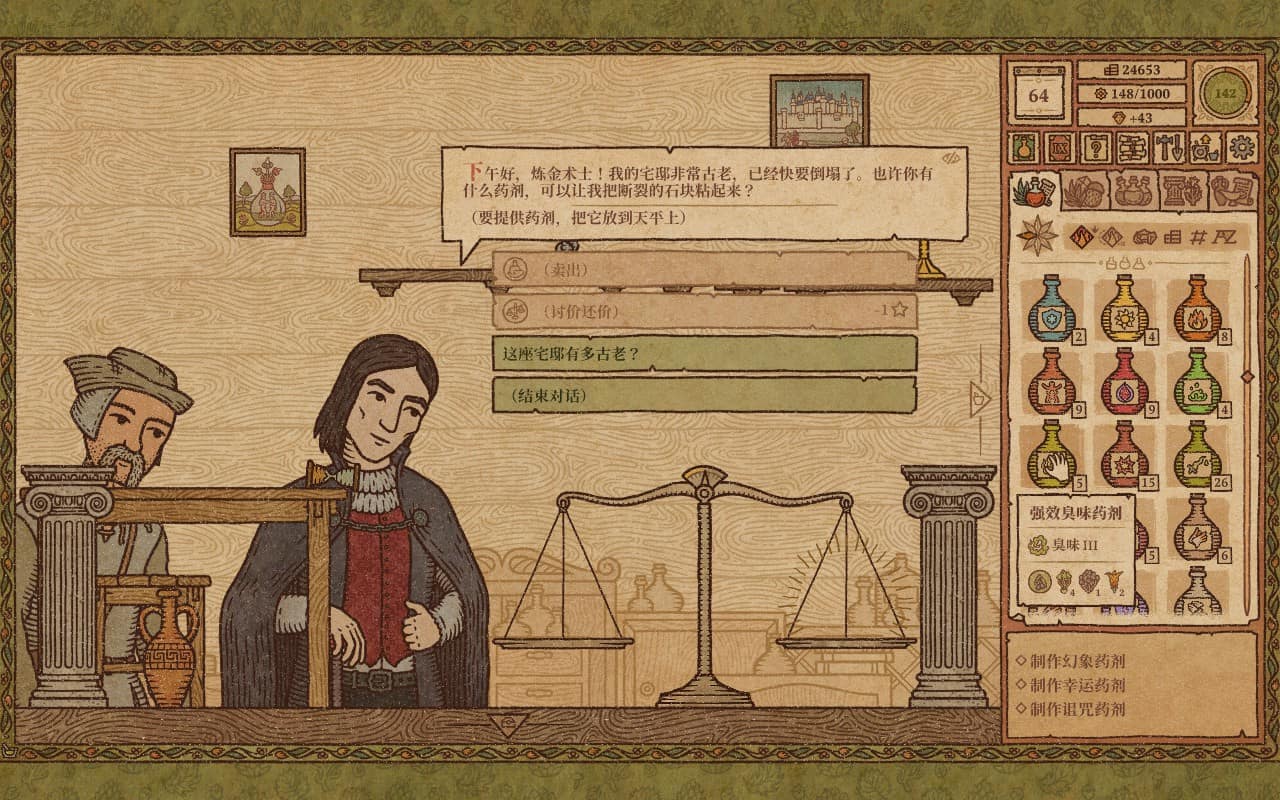
Task: Open the hammer and shovel tools menu
Action: [1169, 148]
